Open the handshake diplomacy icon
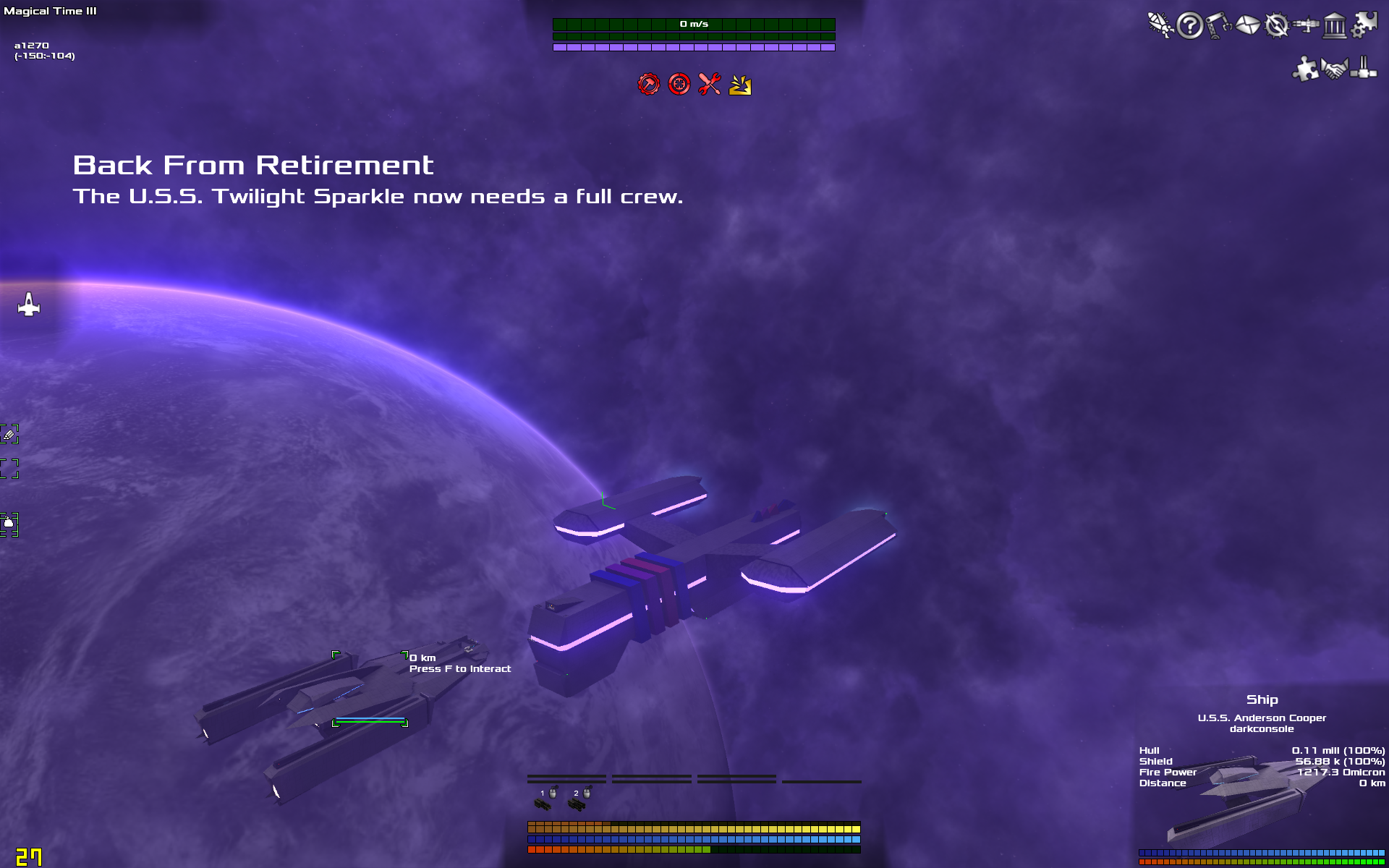 (1335, 69)
